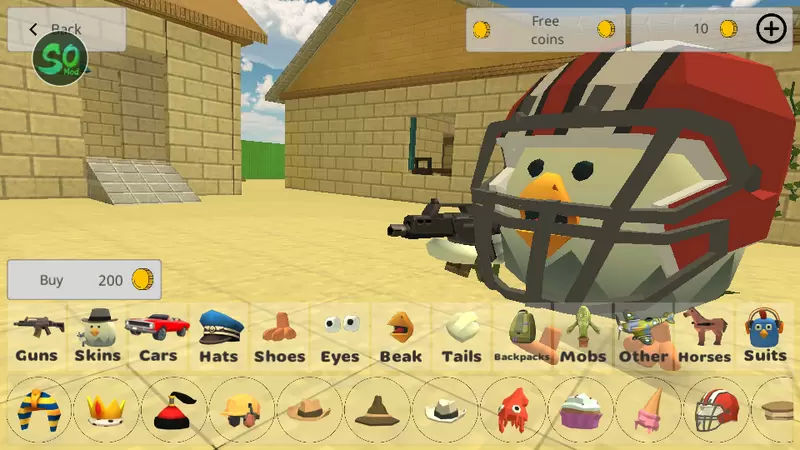This screenshot has width=800, height=450.
Task: Switch to the Skins category
Action: tap(97, 336)
